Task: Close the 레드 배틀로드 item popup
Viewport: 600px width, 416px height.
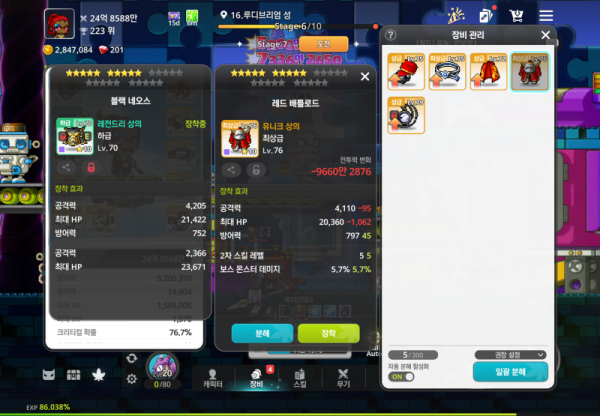Action: pyautogui.click(x=365, y=76)
